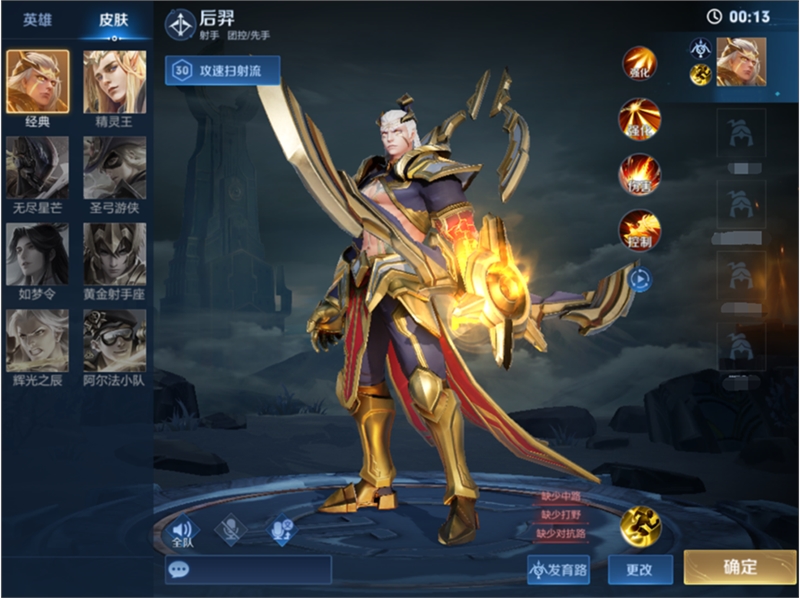Switch to the 英雄 tab
The height and width of the screenshot is (598, 800).
(x=37, y=20)
